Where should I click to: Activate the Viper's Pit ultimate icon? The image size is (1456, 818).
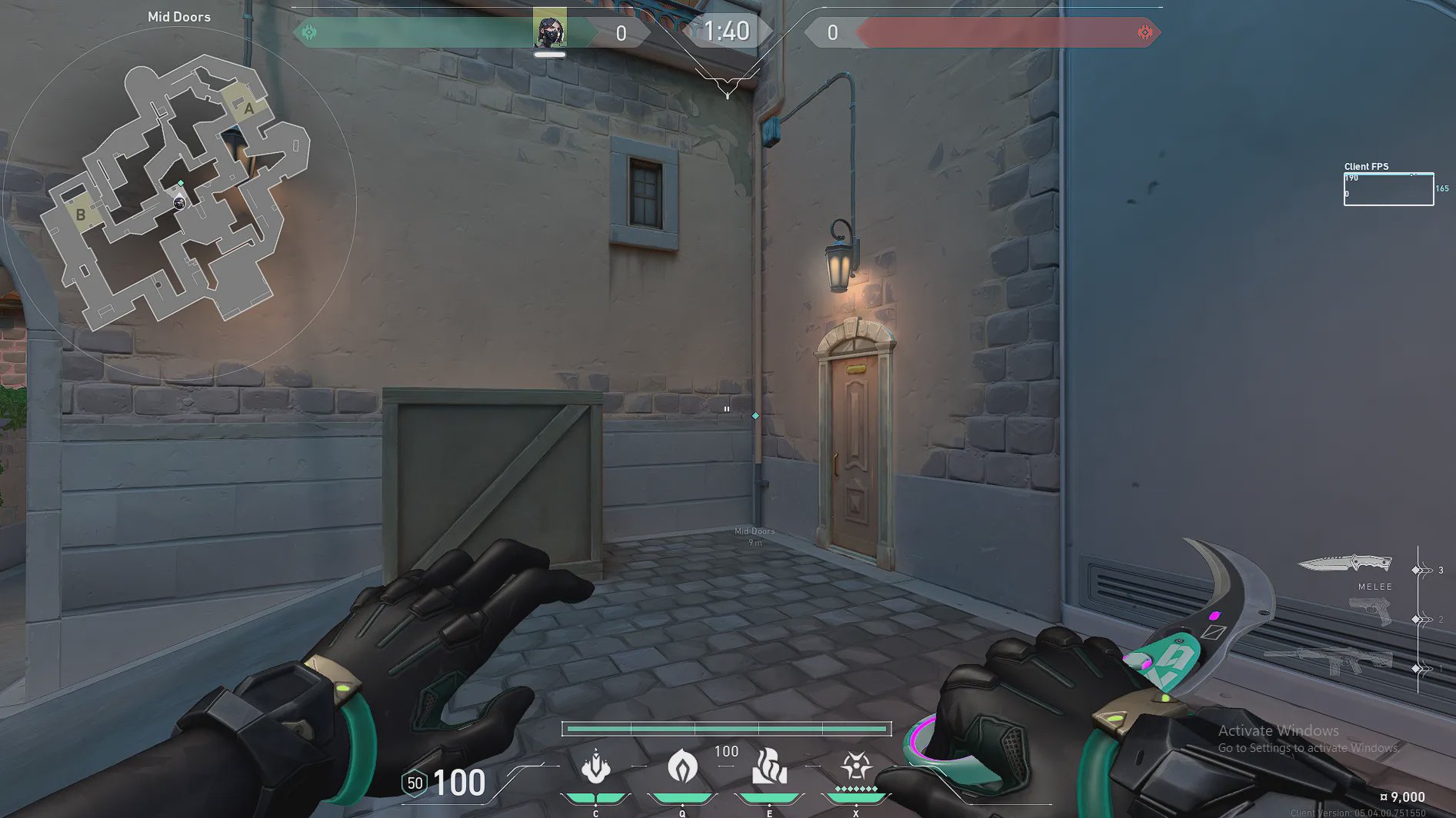point(855,766)
